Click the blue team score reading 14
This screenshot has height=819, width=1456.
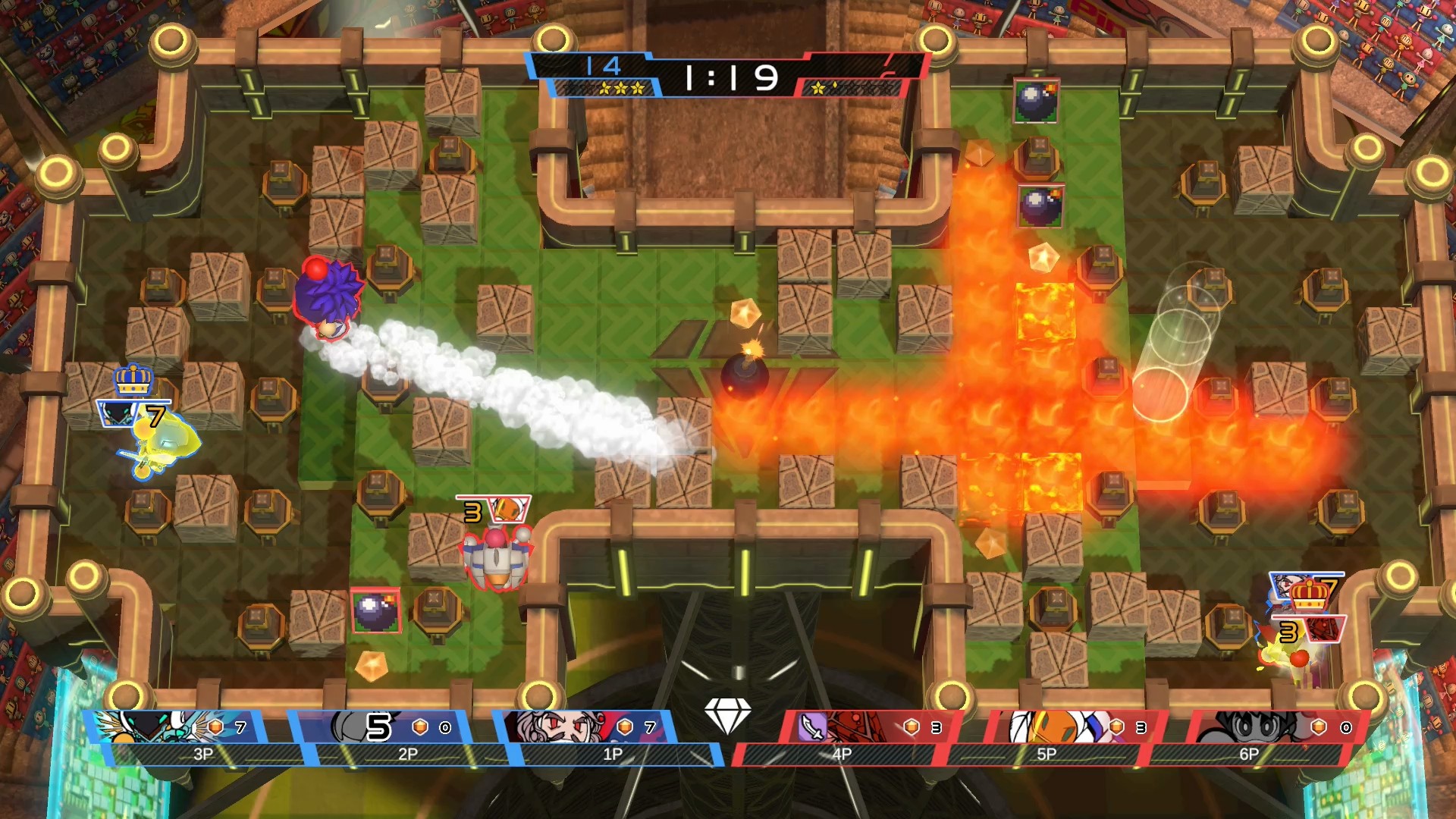pos(607,67)
